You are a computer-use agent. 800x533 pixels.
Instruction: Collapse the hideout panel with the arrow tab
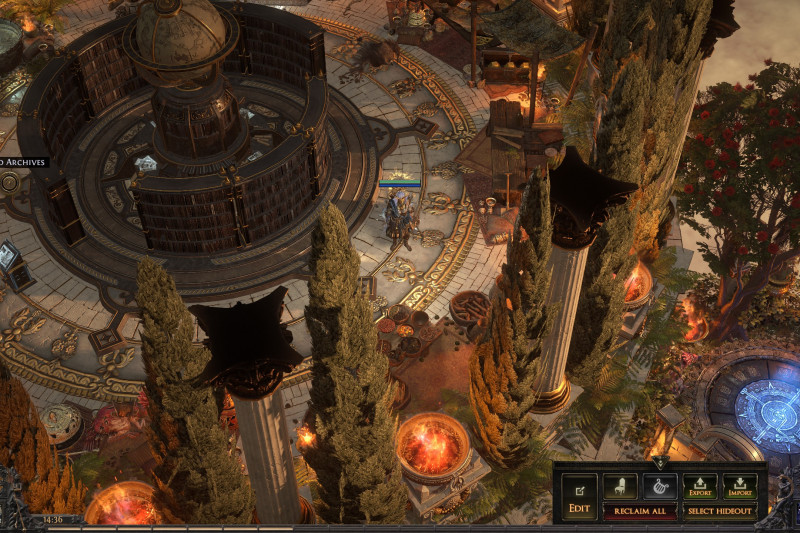(659, 463)
